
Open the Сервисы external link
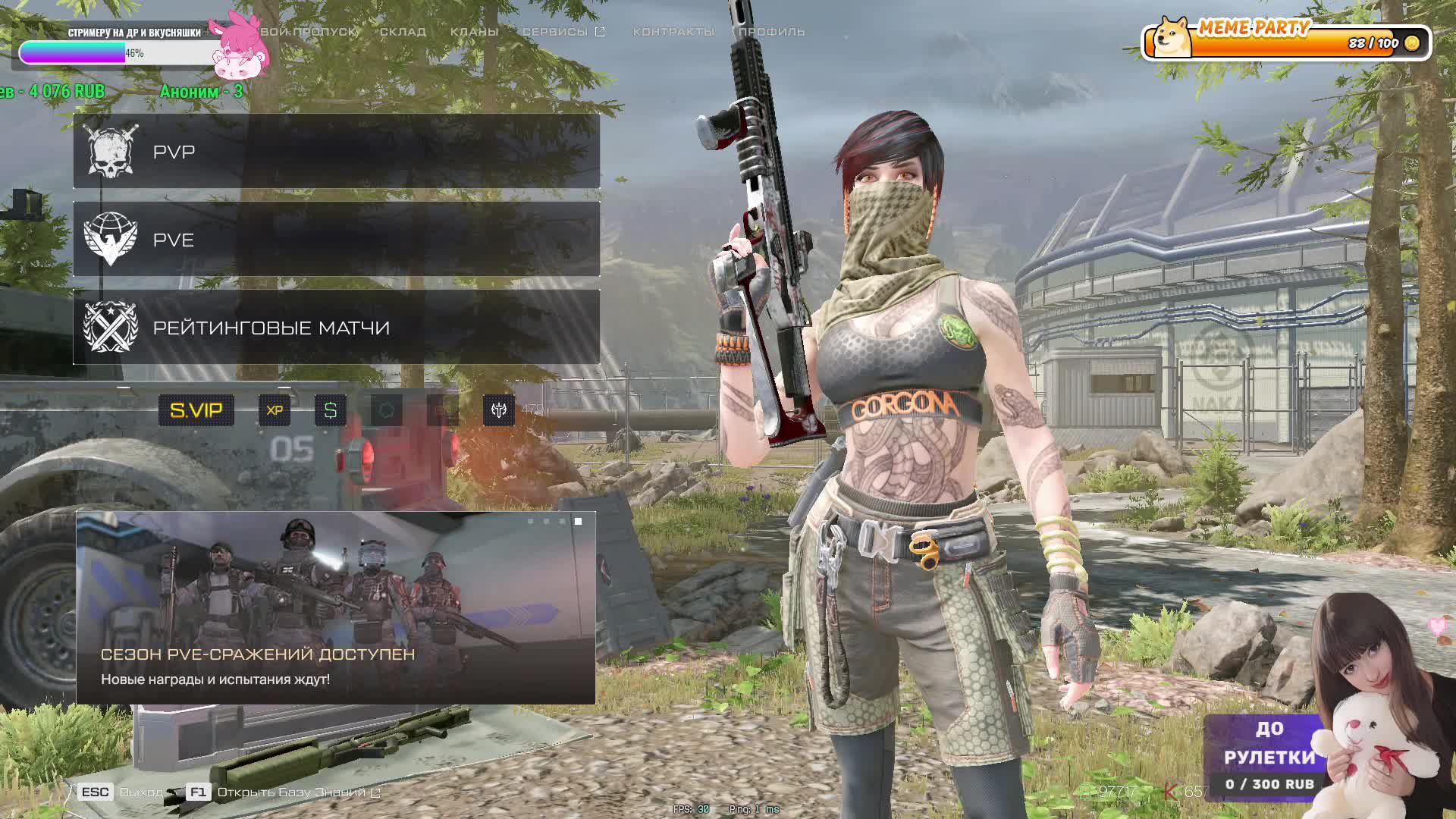coord(563,32)
